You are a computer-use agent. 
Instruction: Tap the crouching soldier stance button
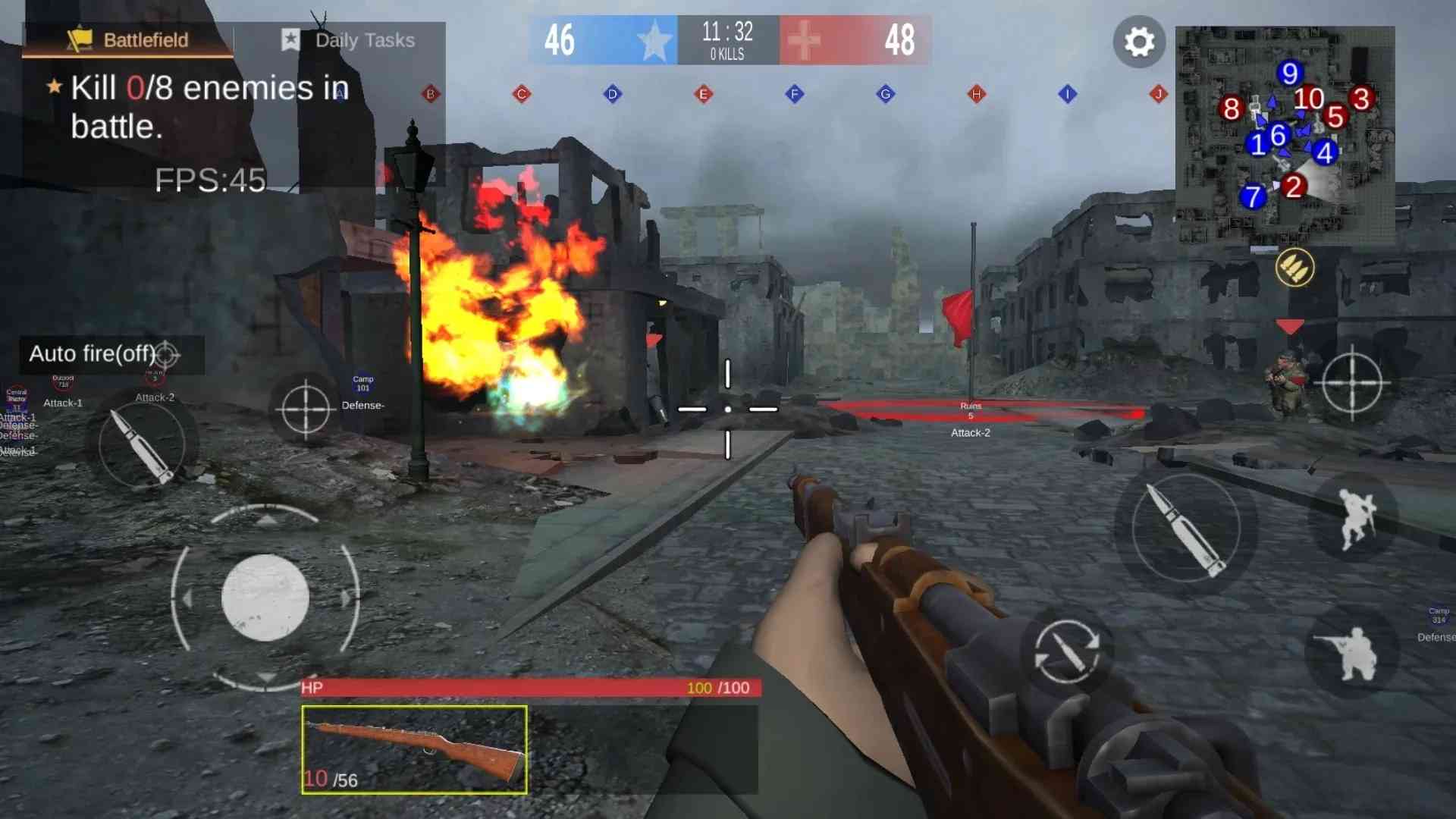(x=1351, y=651)
